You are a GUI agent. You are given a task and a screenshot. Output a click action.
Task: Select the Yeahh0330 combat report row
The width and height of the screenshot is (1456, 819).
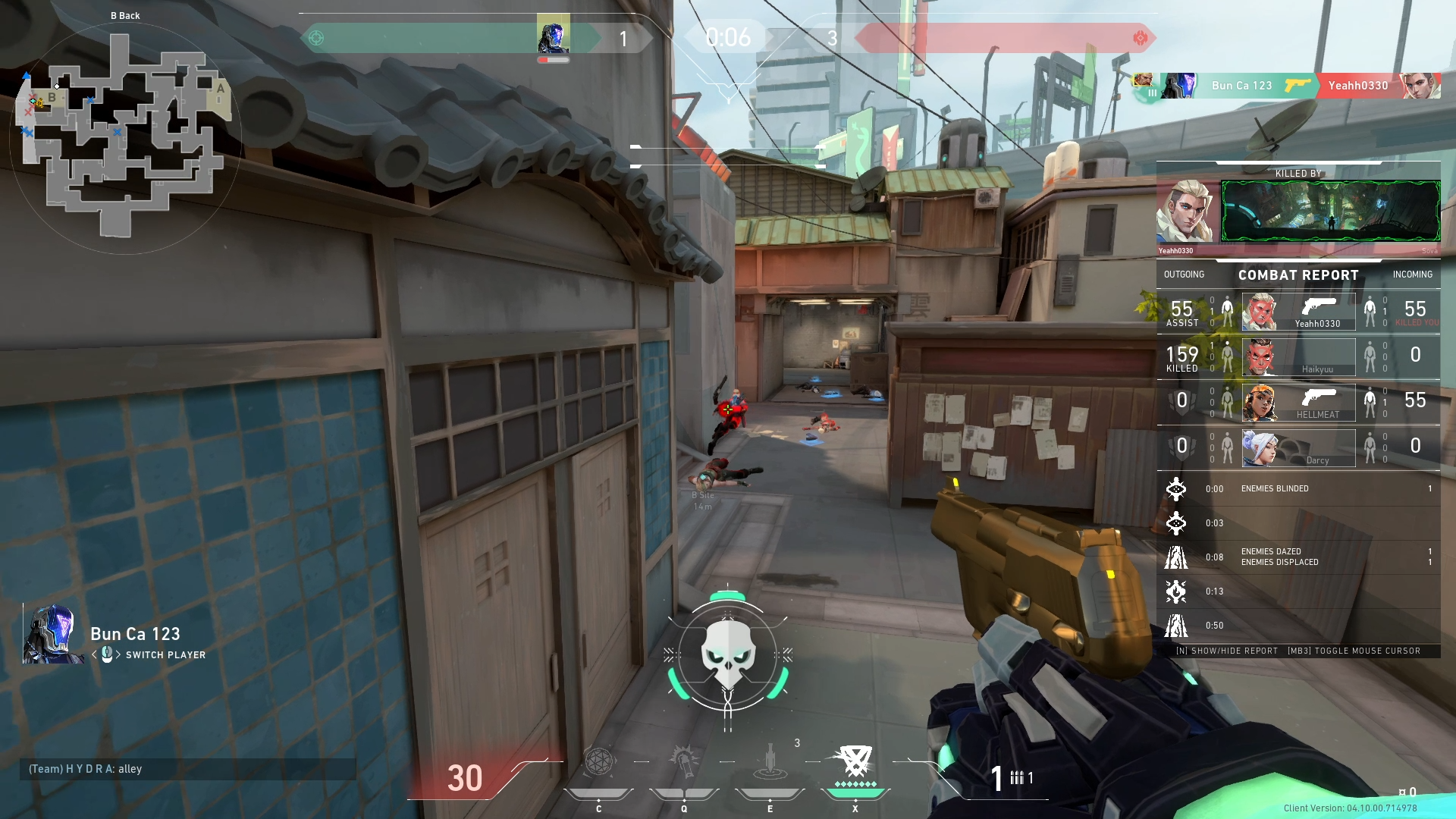(x=1298, y=312)
